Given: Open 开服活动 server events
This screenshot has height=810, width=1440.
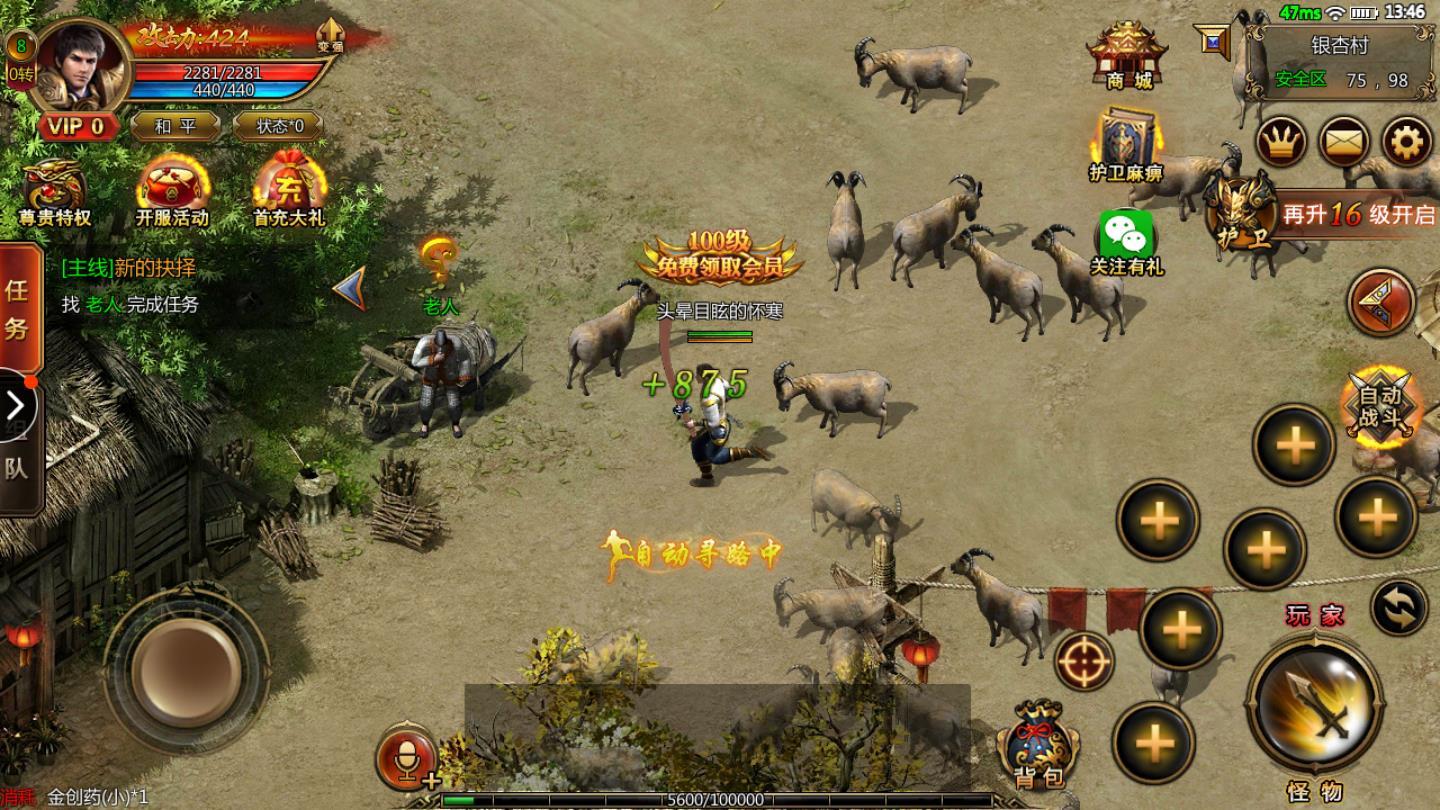Looking at the screenshot, I should click(x=172, y=191).
